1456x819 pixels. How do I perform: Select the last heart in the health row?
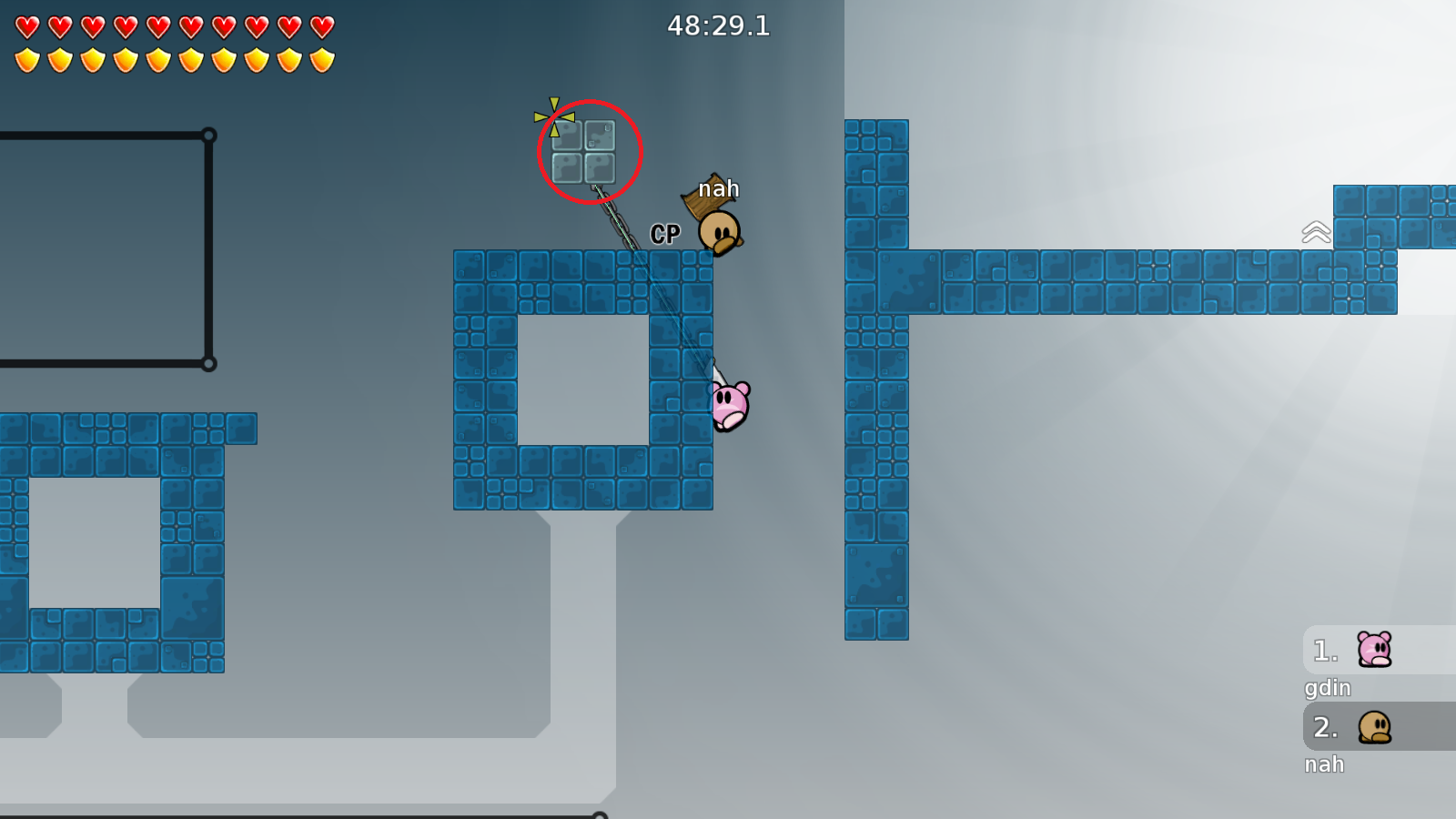coord(319,25)
